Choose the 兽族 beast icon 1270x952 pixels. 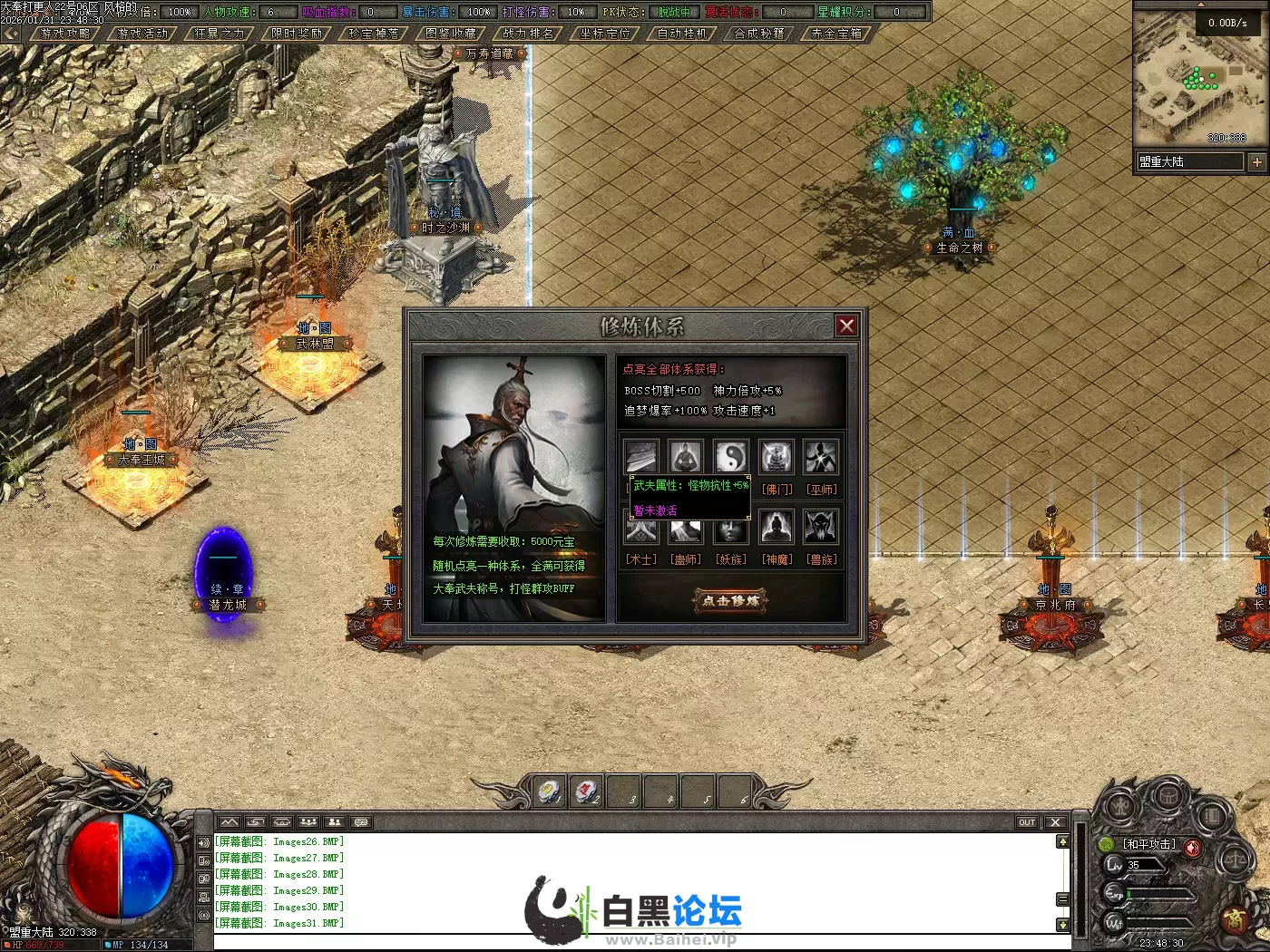(x=822, y=527)
